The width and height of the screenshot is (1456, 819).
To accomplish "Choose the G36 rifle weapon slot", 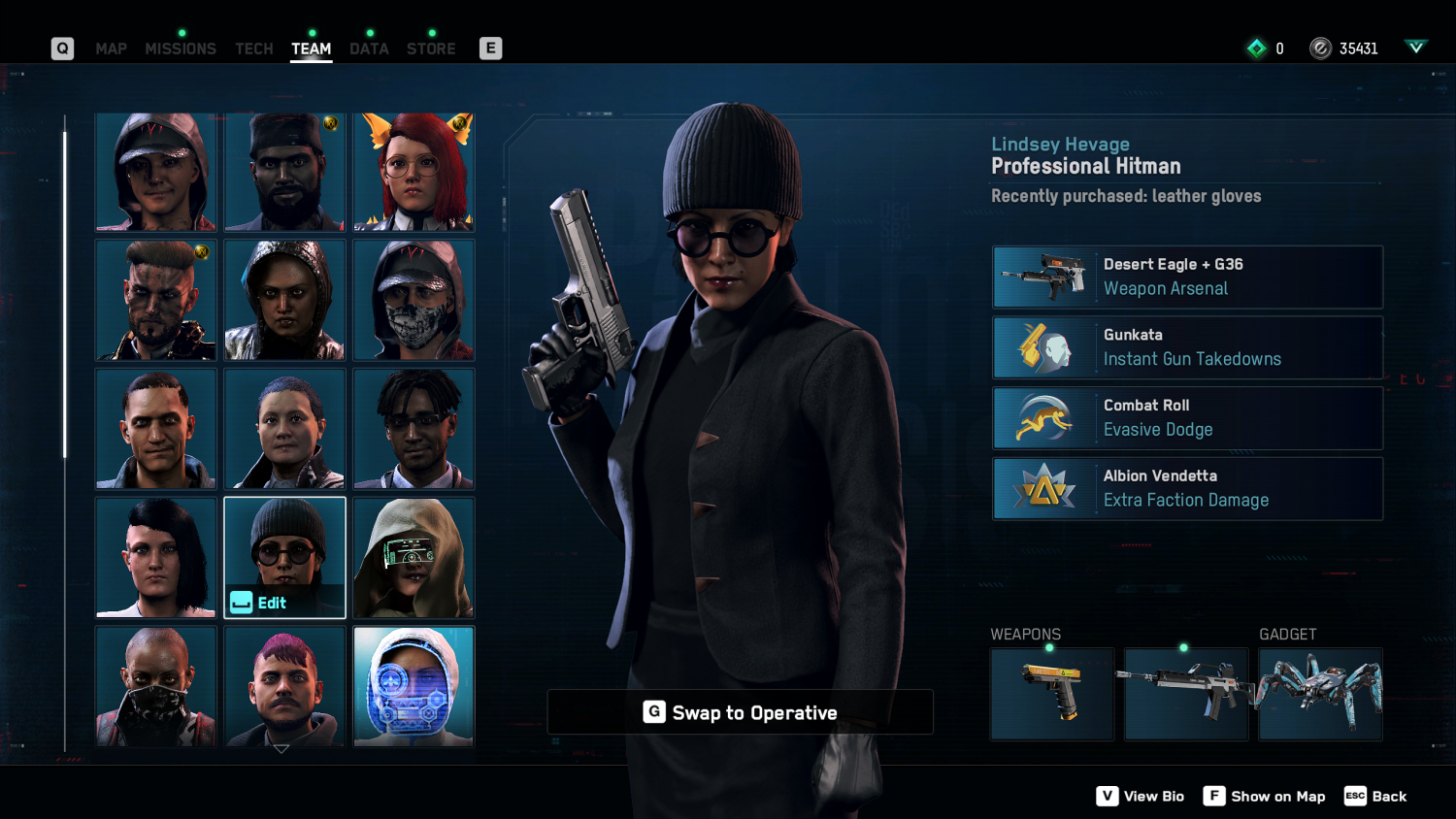I will pos(1185,694).
